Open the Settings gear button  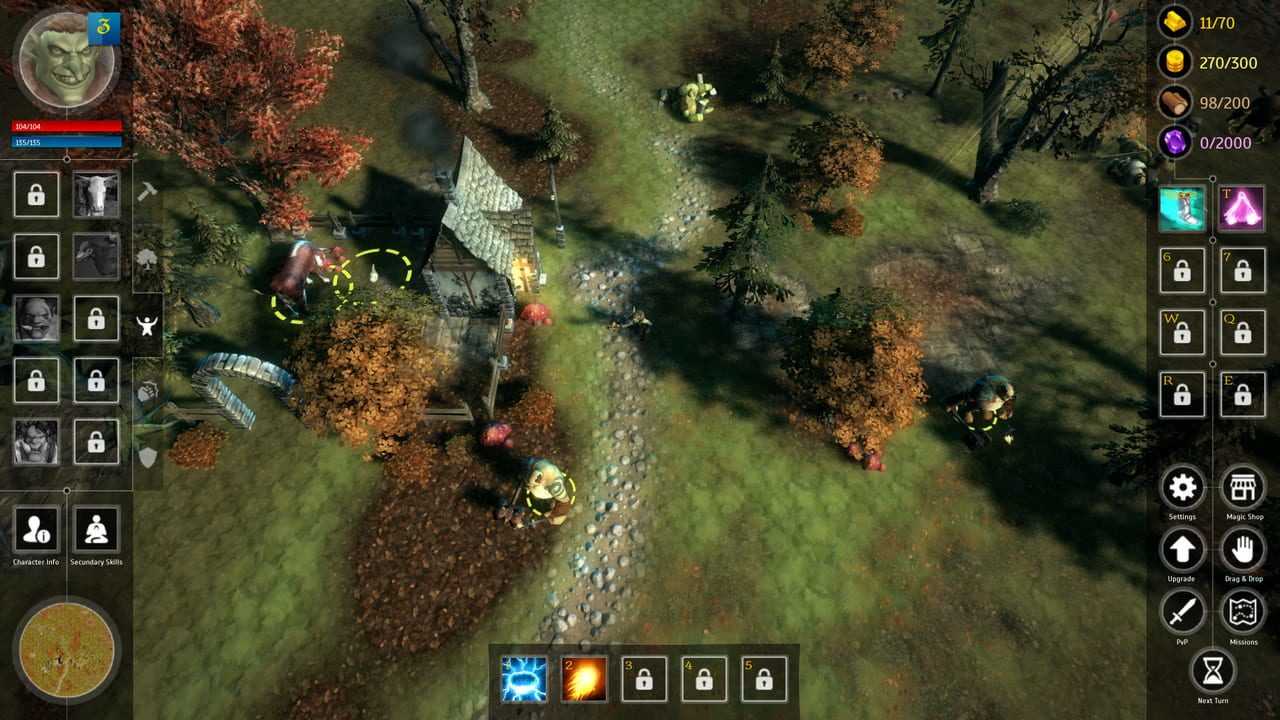(1182, 488)
